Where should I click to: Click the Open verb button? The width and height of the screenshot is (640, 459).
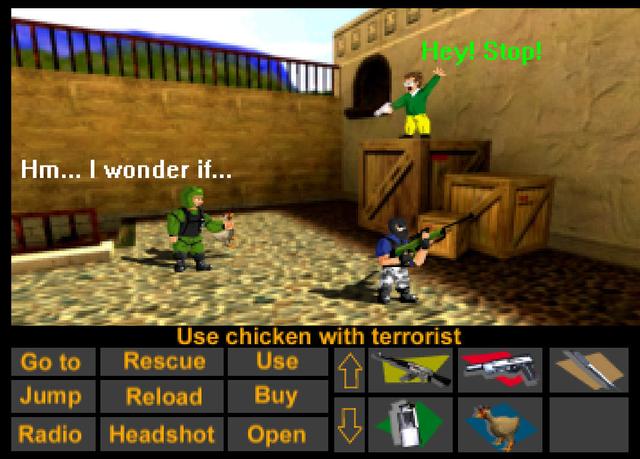[x=277, y=433]
